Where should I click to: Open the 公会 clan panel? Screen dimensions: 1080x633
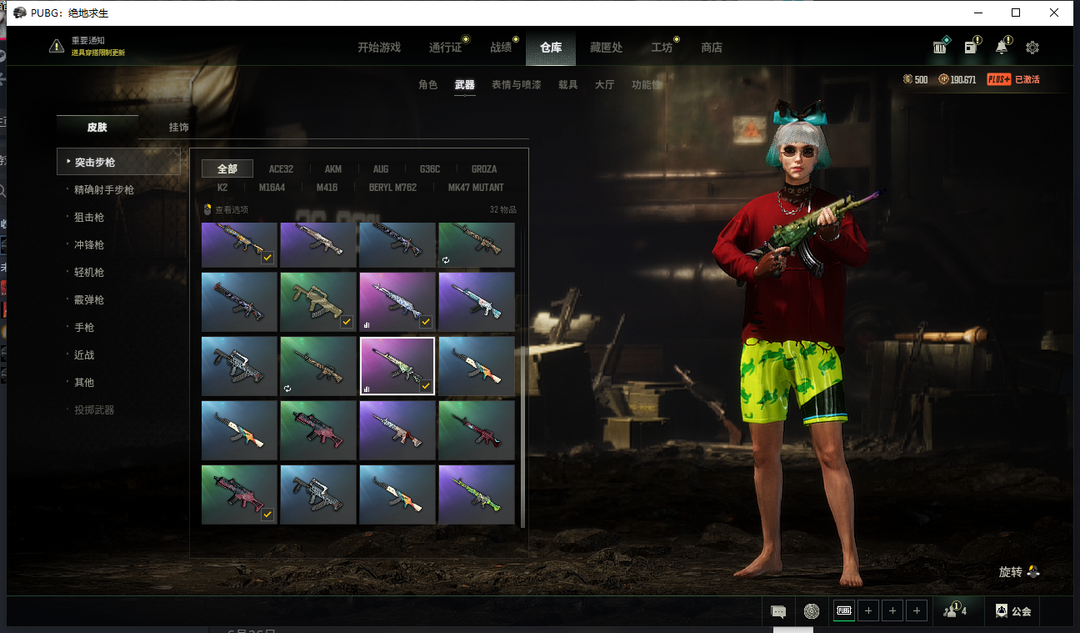click(1014, 611)
